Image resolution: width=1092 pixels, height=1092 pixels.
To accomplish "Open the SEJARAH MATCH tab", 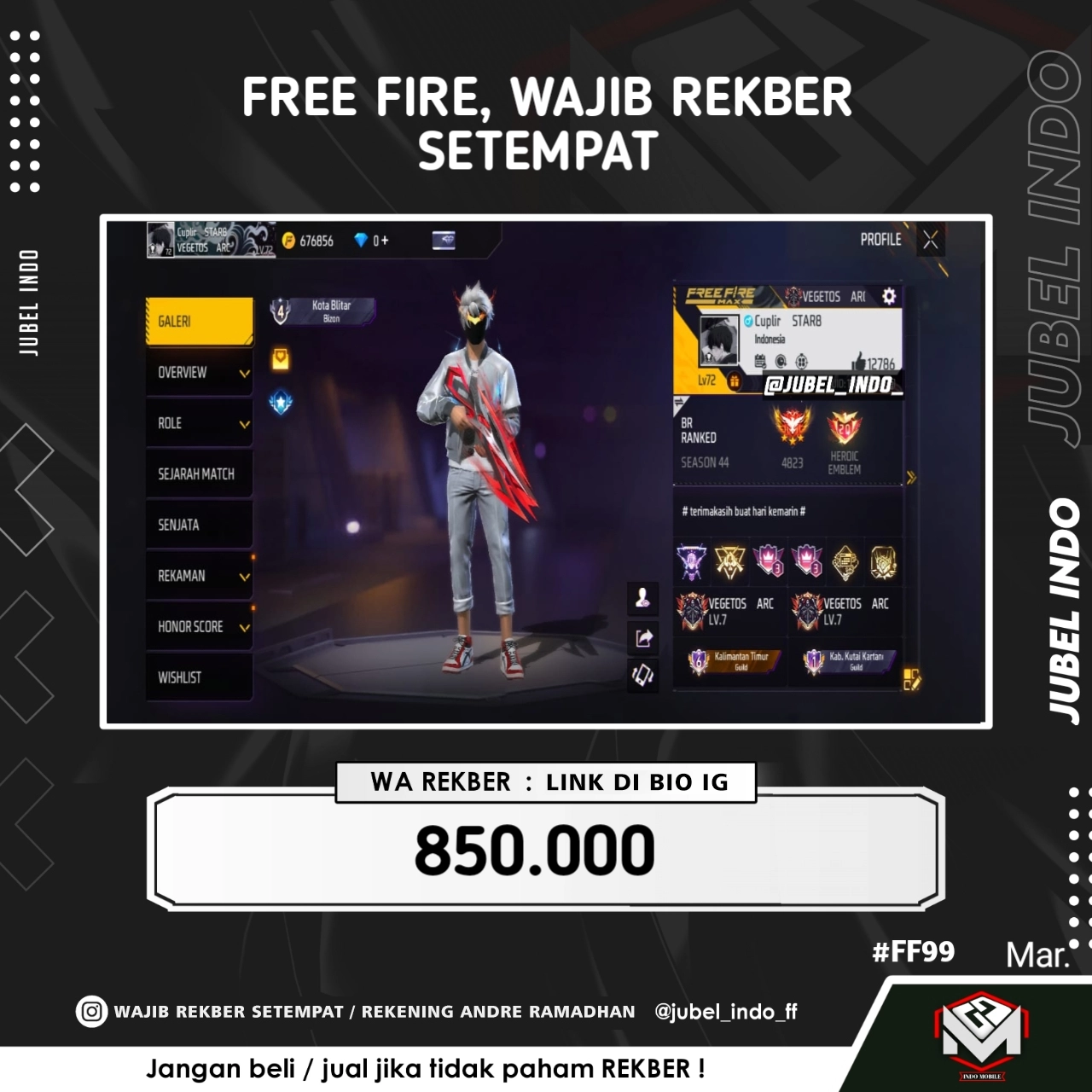I will (198, 473).
